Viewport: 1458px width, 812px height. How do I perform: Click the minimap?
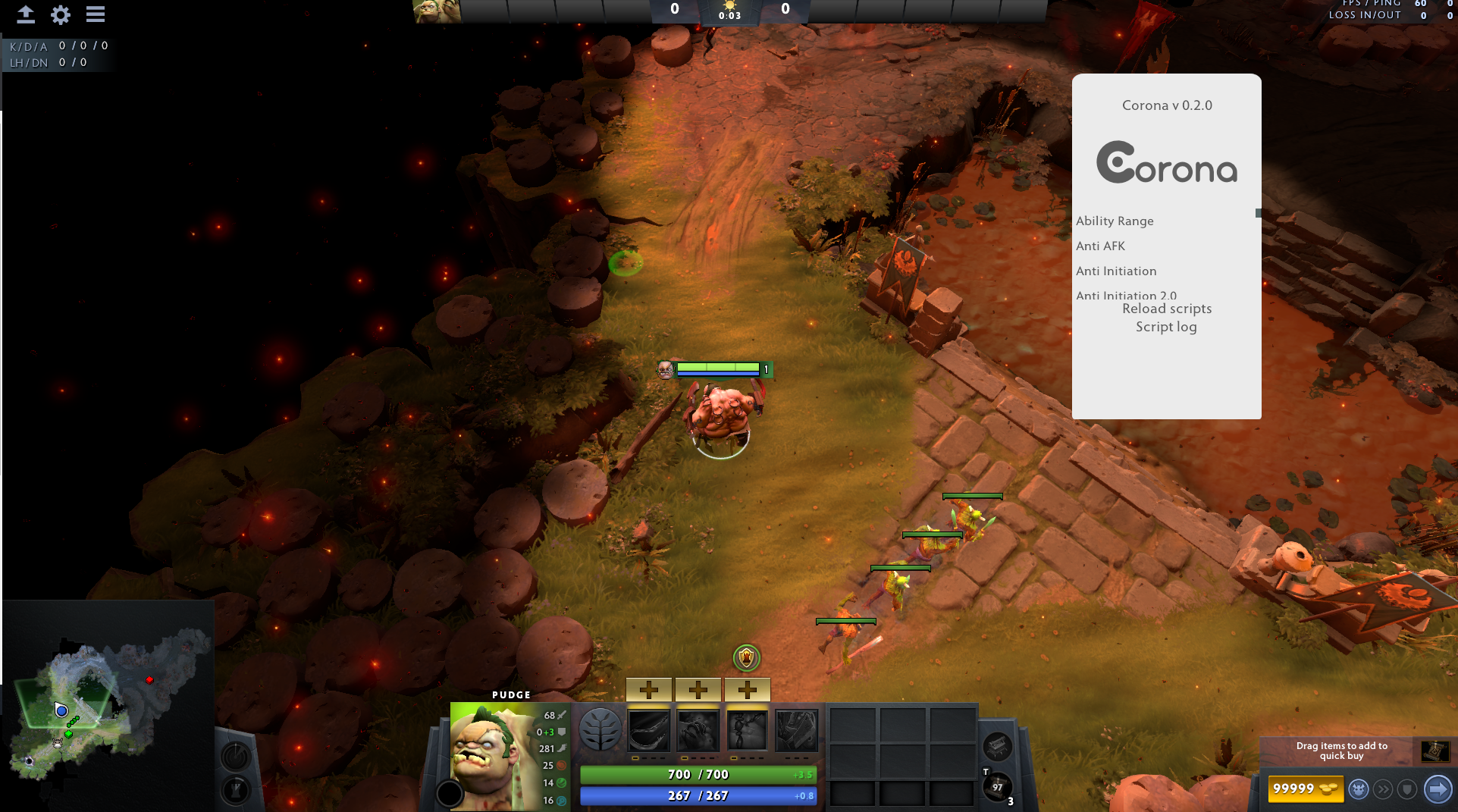pos(108,705)
